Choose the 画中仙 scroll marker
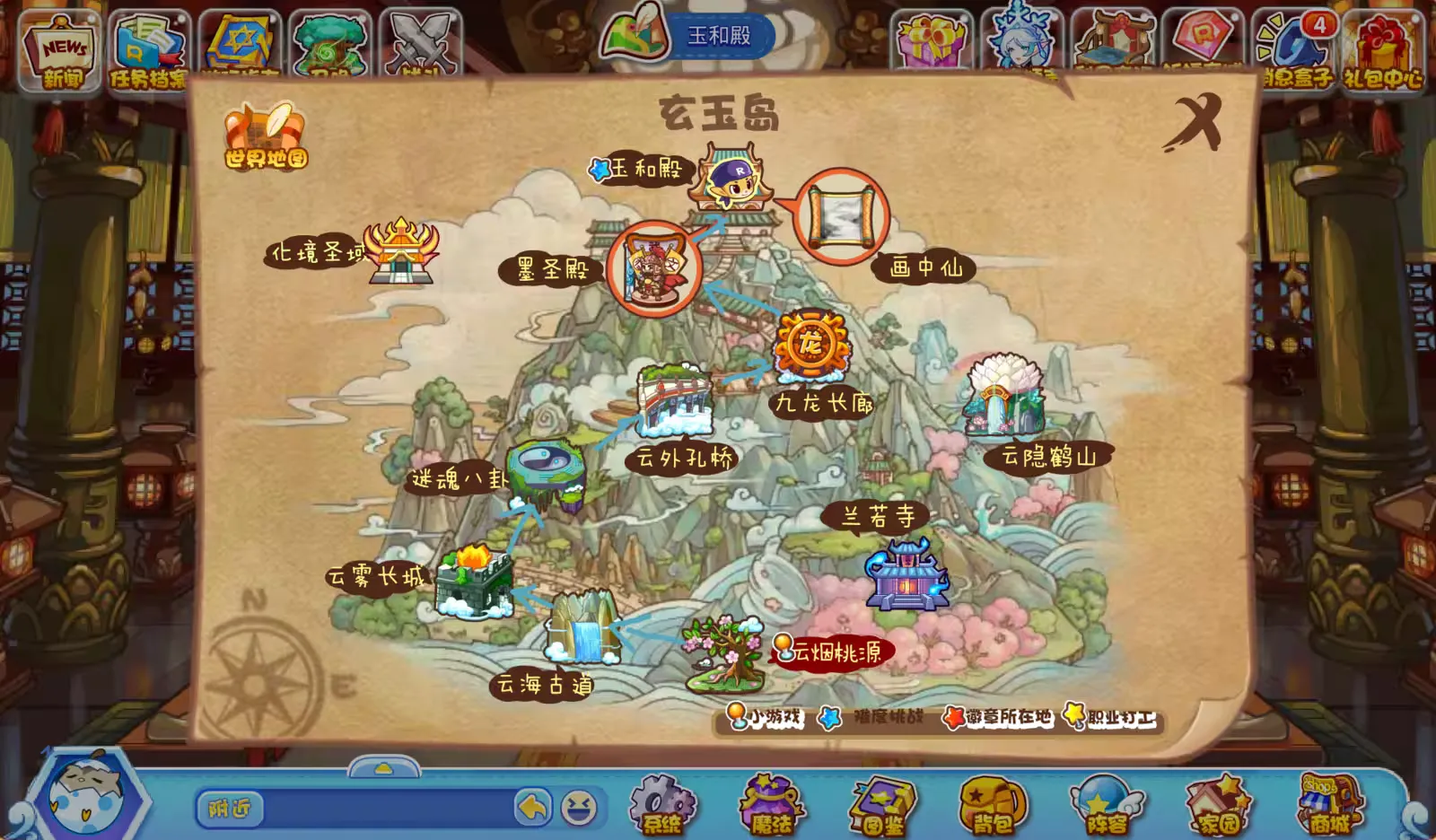This screenshot has height=840, width=1436. pos(841,216)
